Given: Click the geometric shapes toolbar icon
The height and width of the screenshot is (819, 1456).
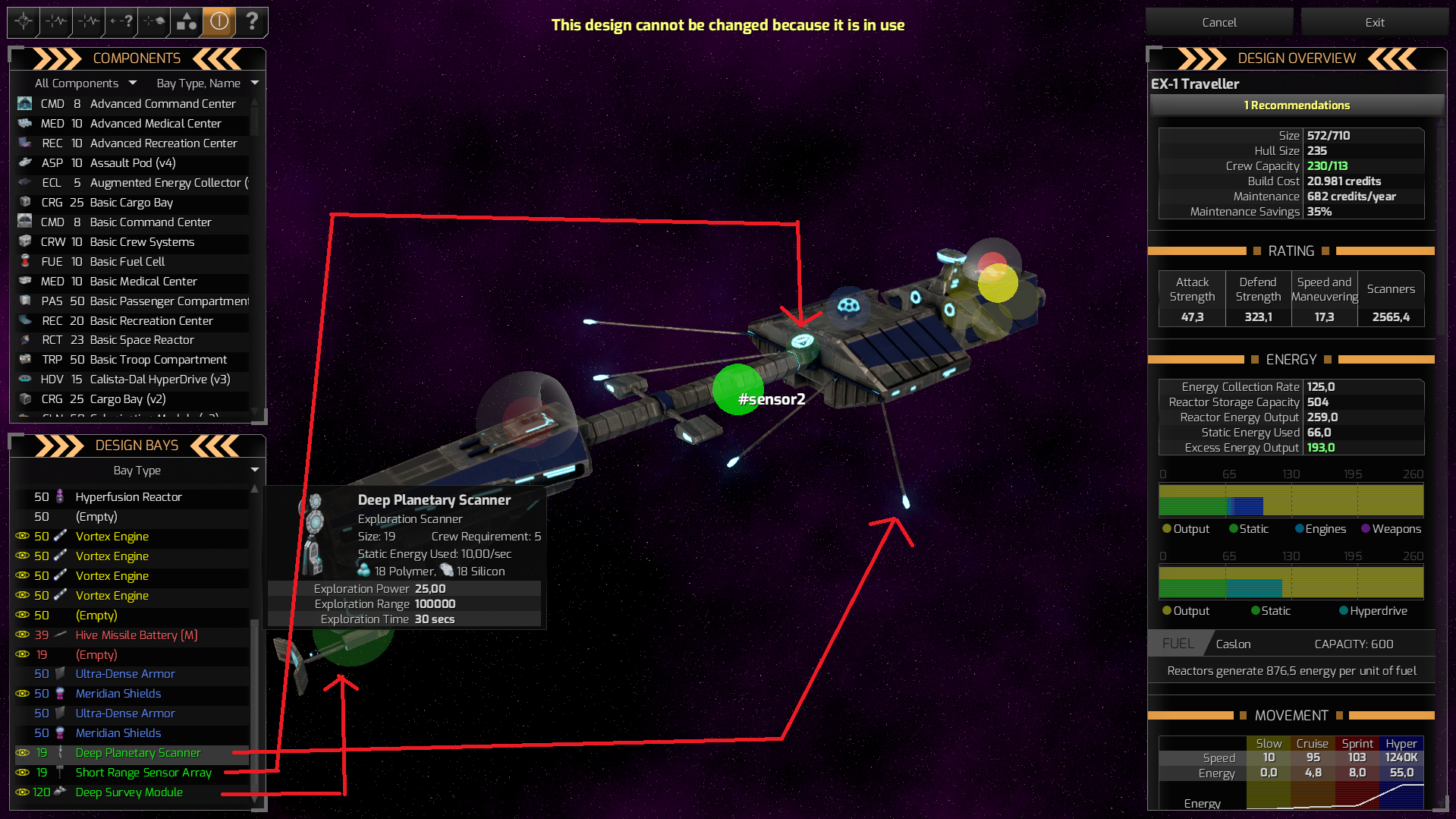Looking at the screenshot, I should tap(185, 22).
